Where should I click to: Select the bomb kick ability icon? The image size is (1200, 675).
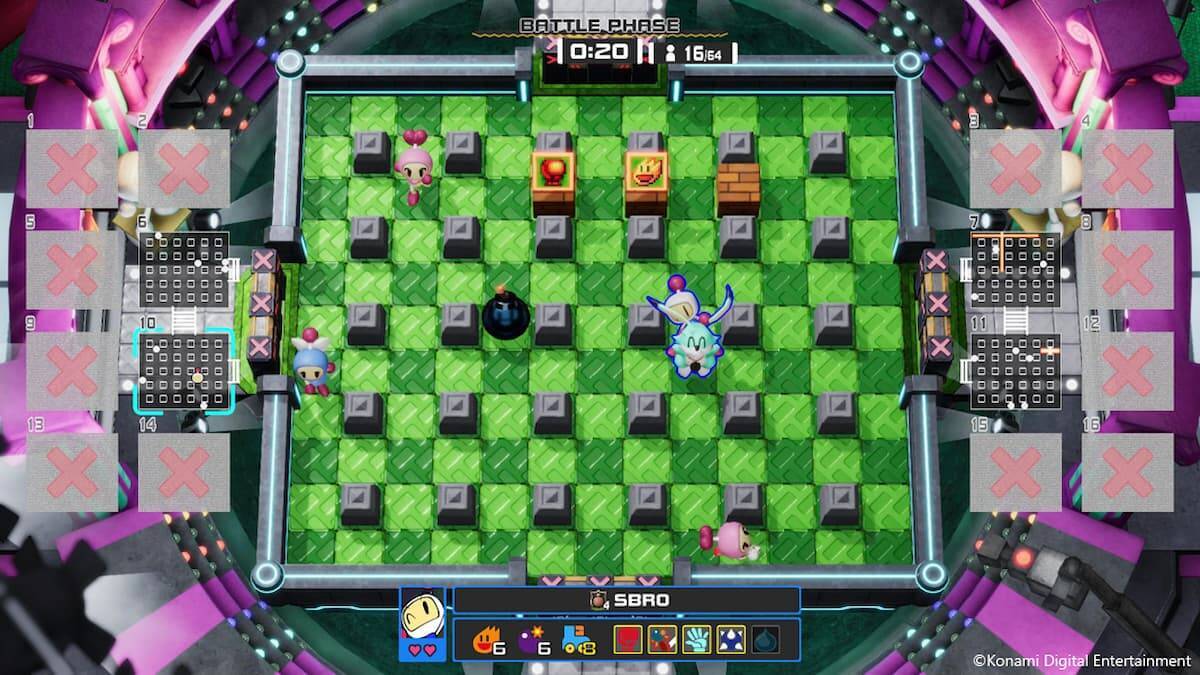[x=662, y=640]
